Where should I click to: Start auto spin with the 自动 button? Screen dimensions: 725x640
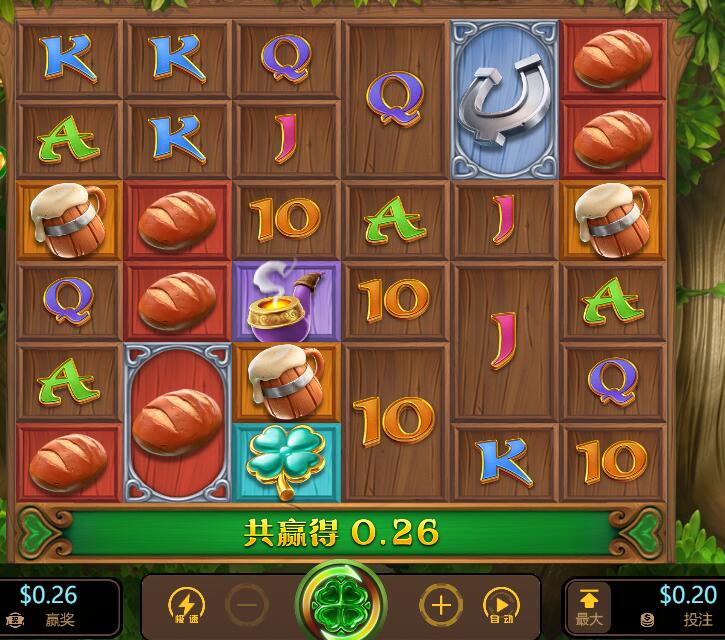pos(500,605)
